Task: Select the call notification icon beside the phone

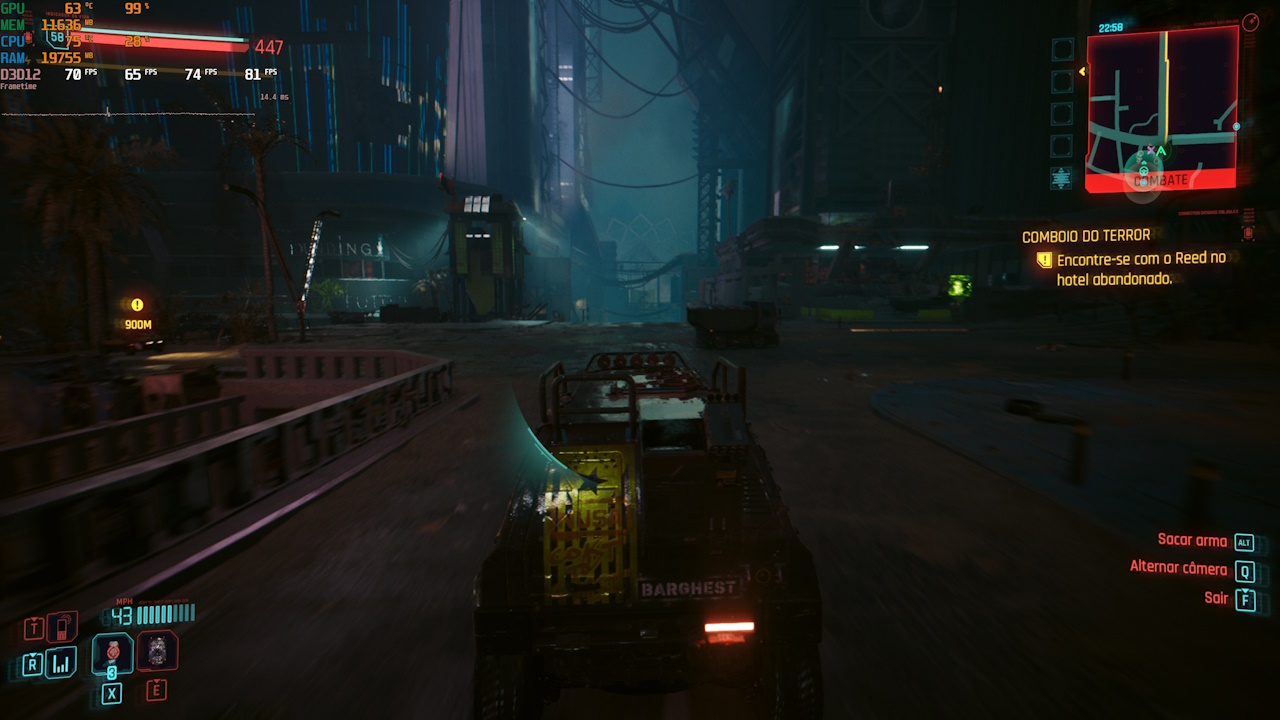Action: (x=34, y=627)
